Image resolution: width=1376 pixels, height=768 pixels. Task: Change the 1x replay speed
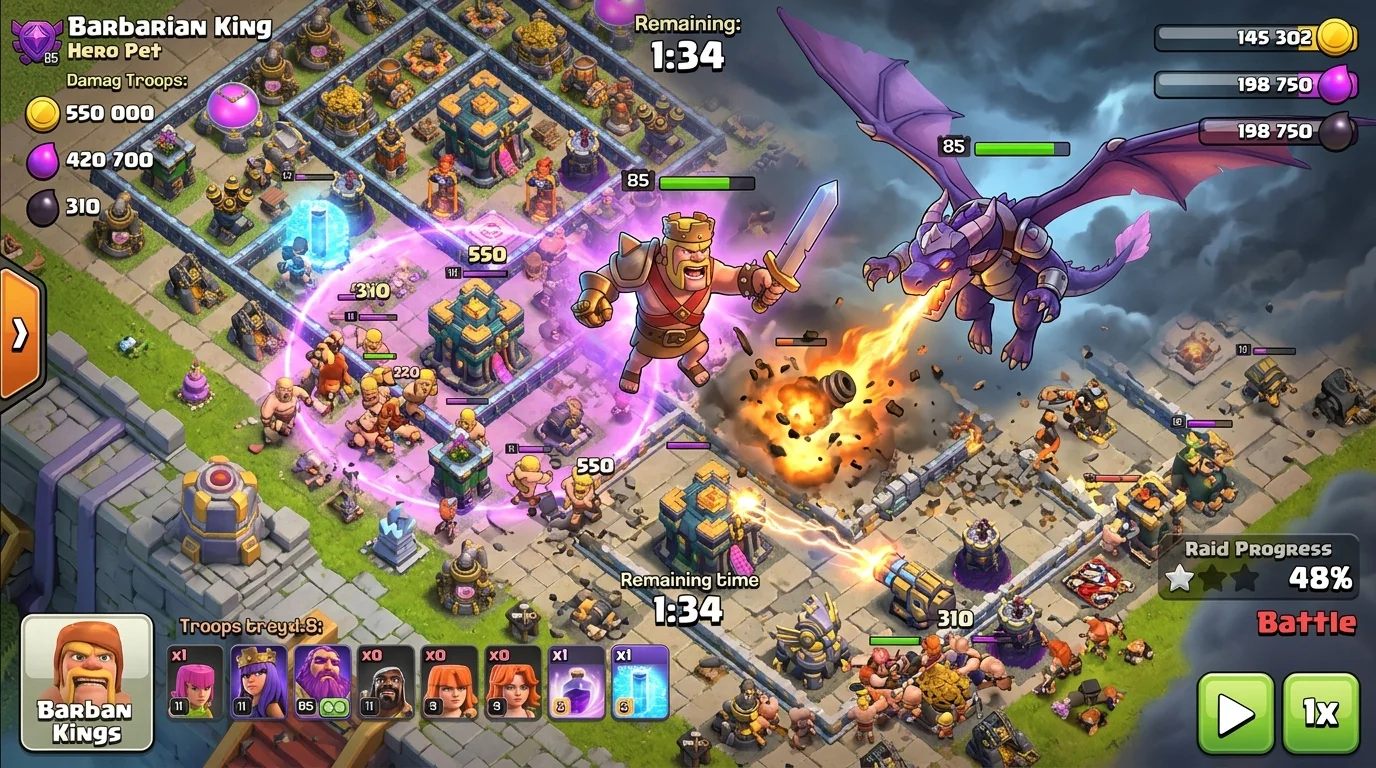pyautogui.click(x=1320, y=713)
